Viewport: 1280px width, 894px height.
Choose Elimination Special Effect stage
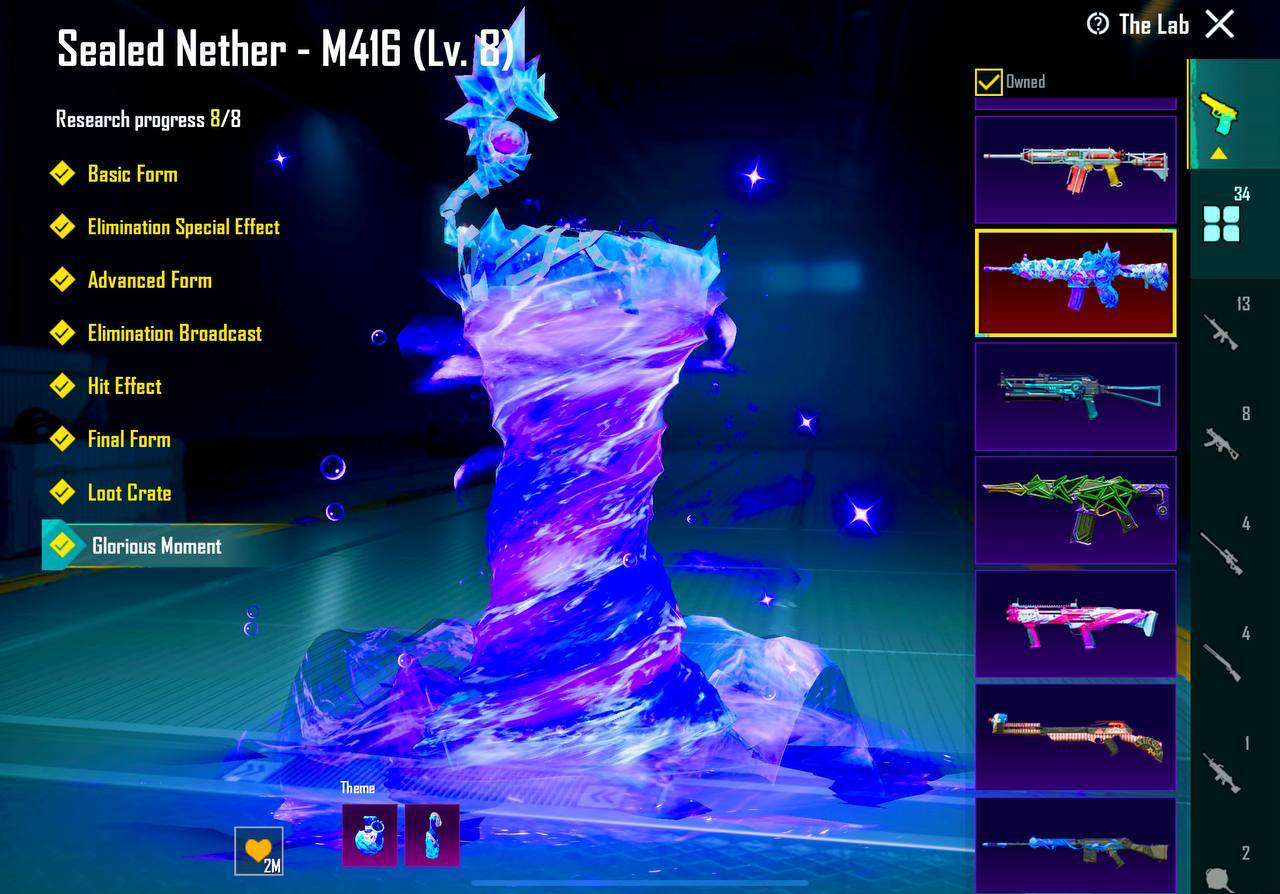click(183, 227)
